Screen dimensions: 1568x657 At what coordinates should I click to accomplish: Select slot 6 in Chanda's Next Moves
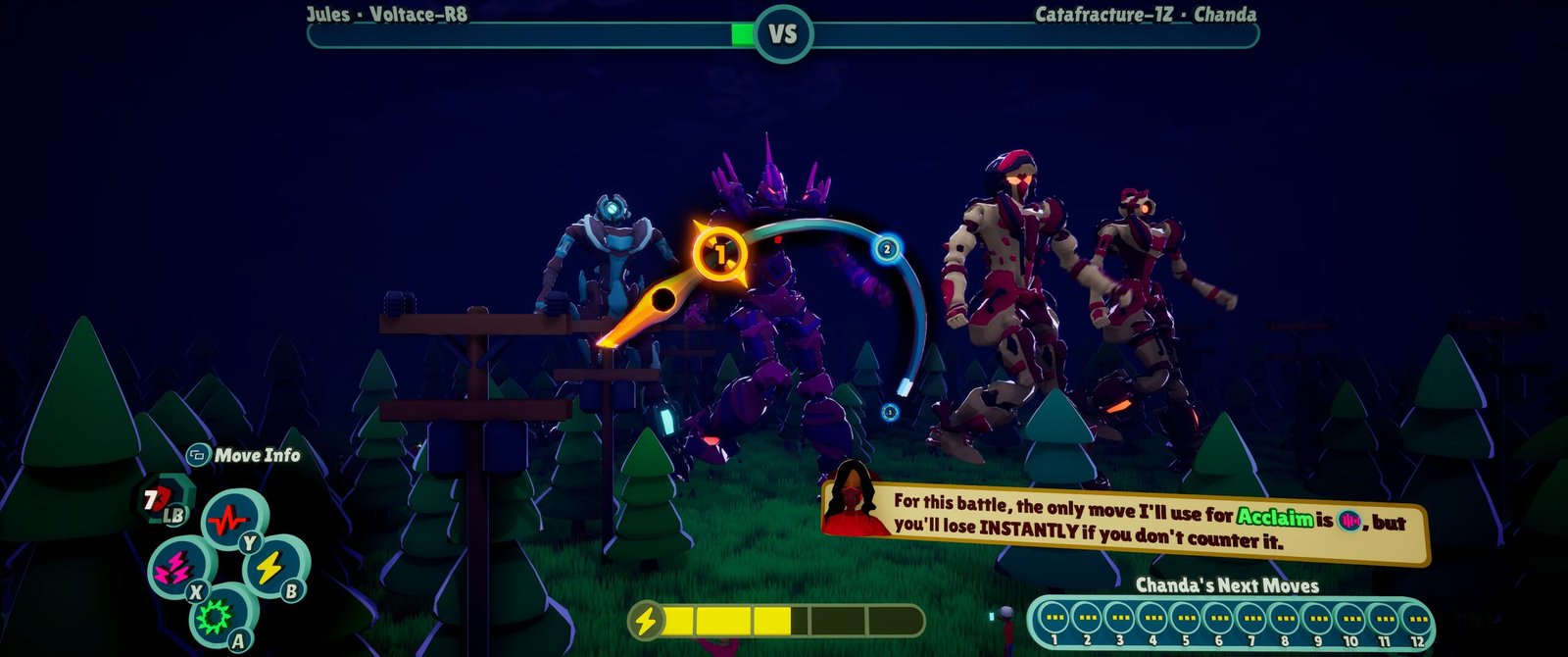(1218, 619)
